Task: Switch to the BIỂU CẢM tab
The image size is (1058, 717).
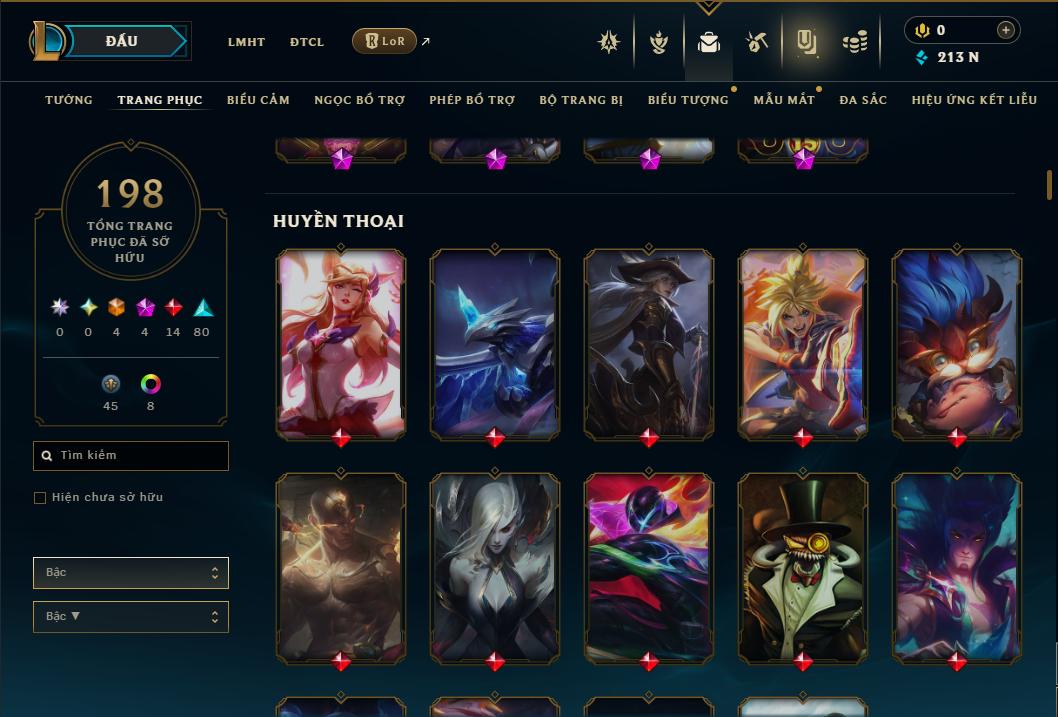Action: coord(258,100)
